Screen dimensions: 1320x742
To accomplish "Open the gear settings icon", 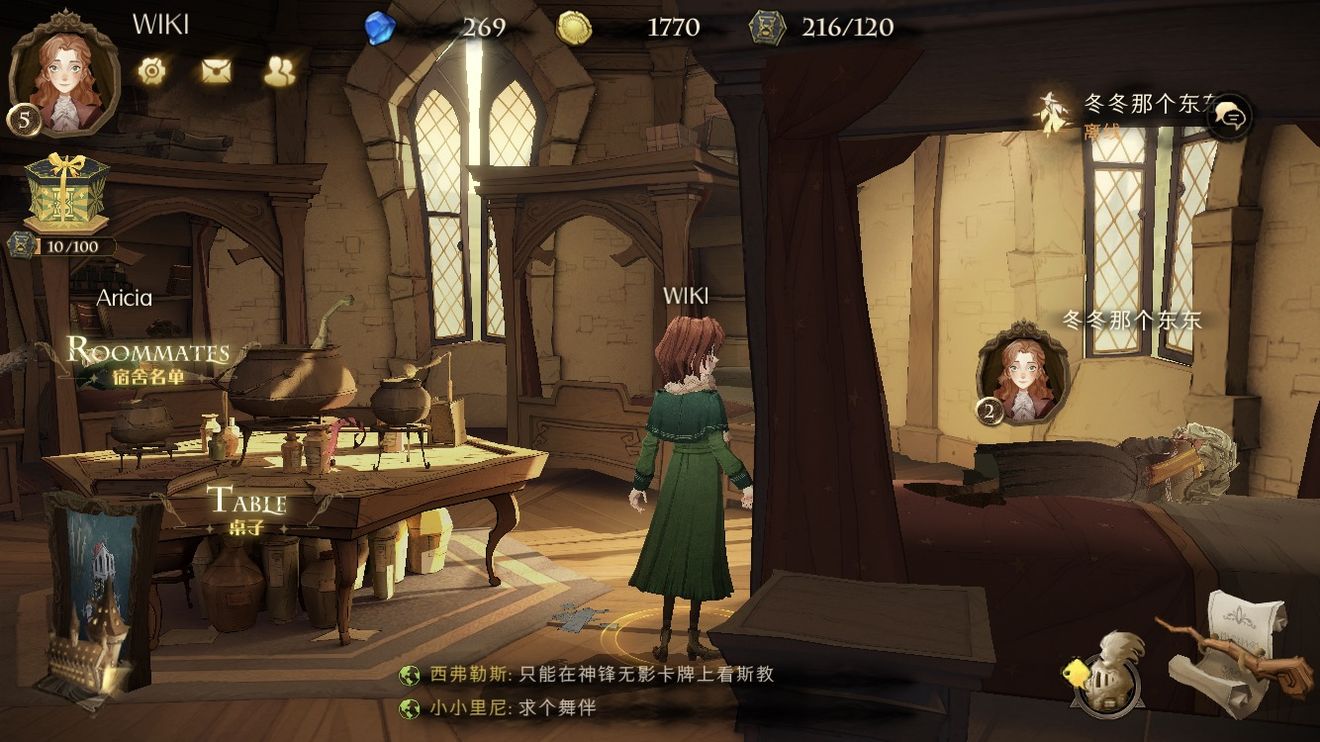I will point(151,70).
